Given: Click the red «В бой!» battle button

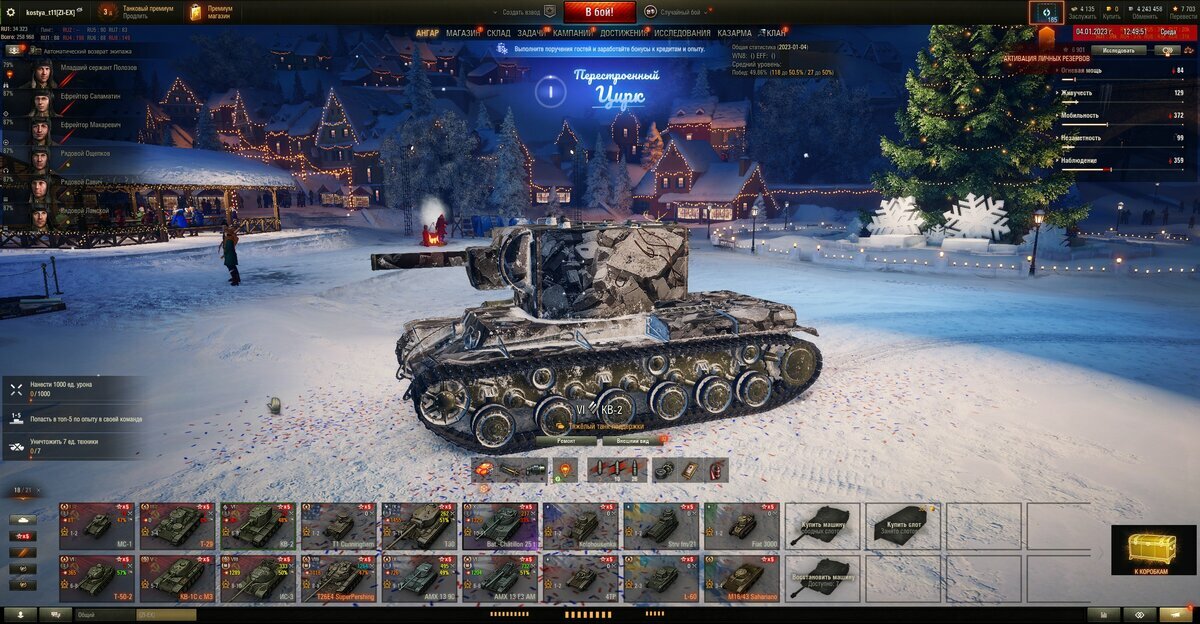Looking at the screenshot, I should 599,12.
